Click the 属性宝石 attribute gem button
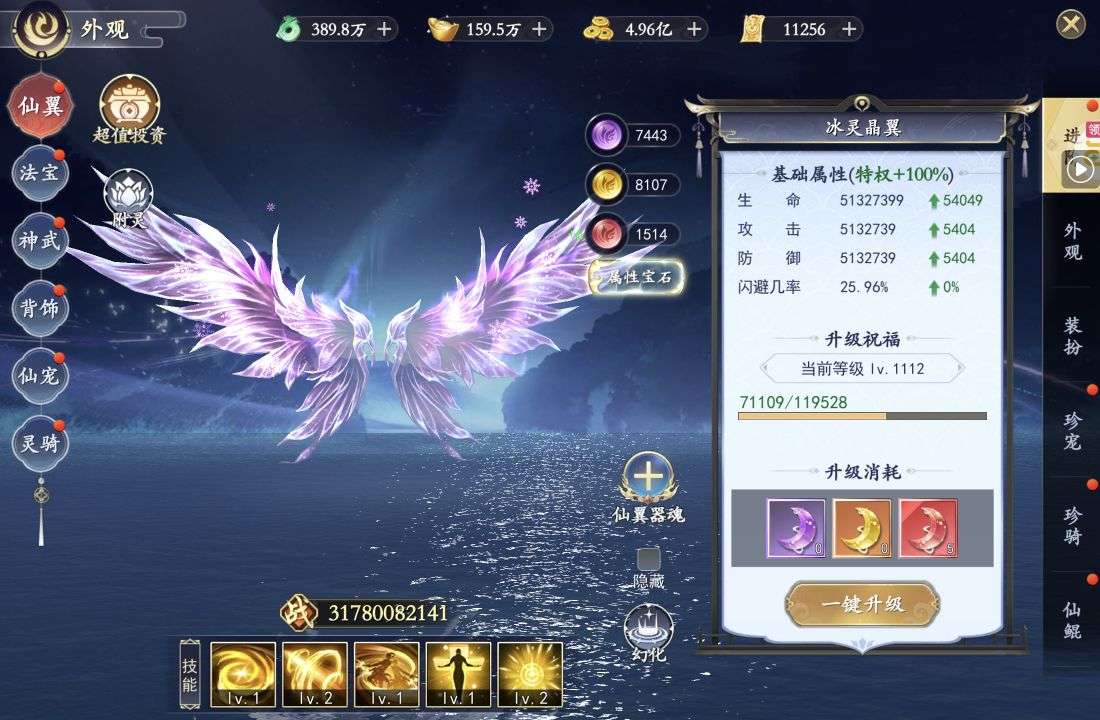Viewport: 1100px width, 720px height. [637, 278]
